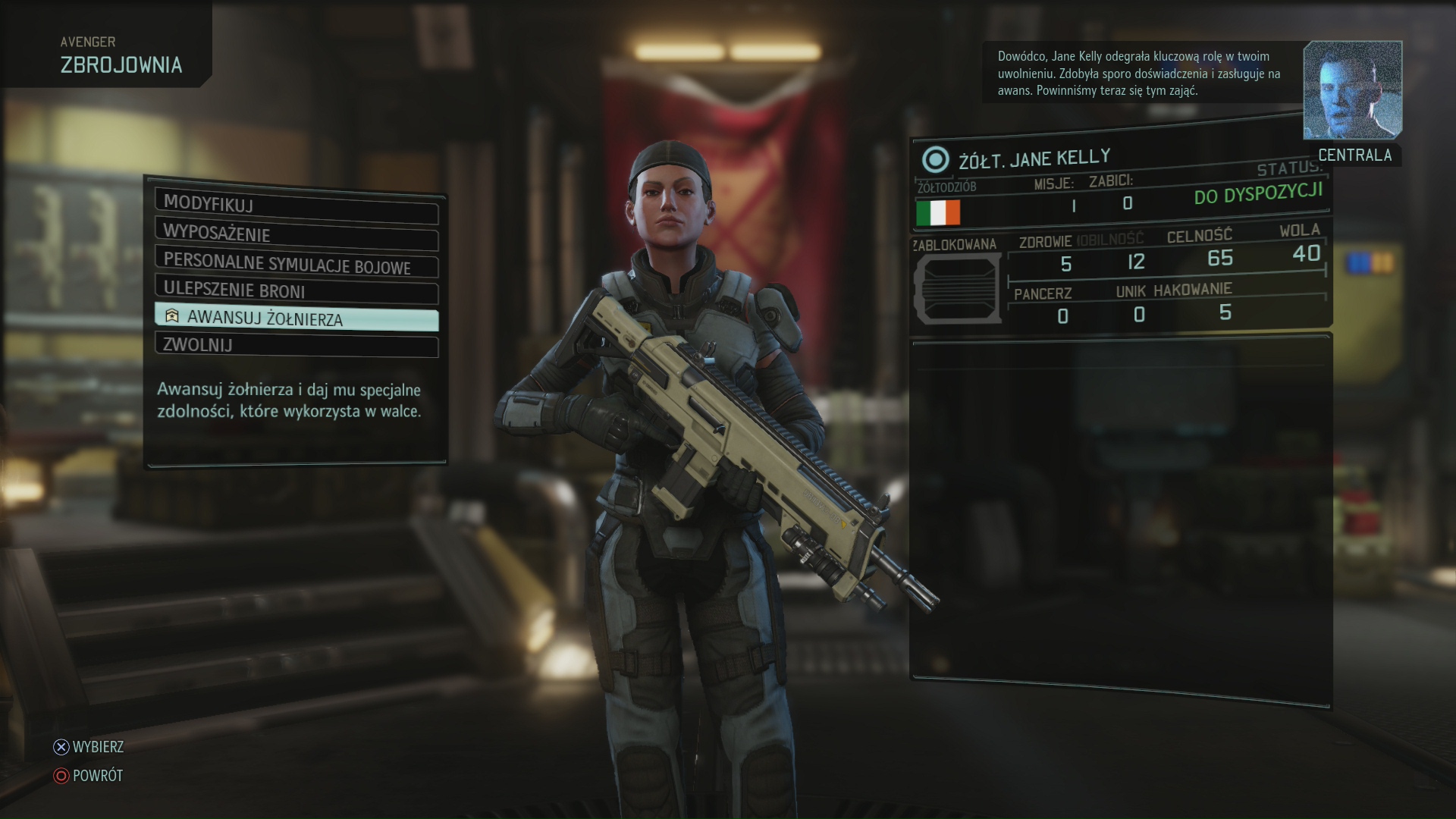The height and width of the screenshot is (819, 1456).
Task: Click the Centrala advisor portrait
Action: pyautogui.click(x=1352, y=91)
